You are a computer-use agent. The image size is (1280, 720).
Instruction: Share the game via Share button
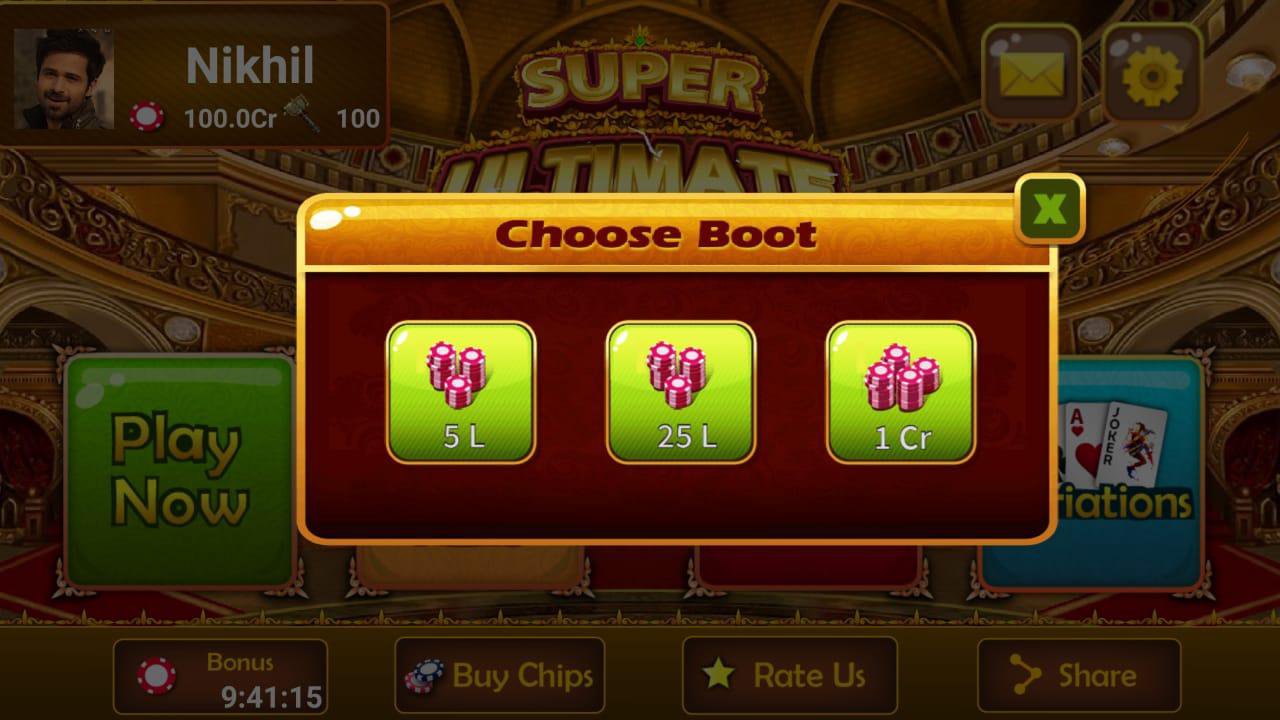click(1078, 675)
